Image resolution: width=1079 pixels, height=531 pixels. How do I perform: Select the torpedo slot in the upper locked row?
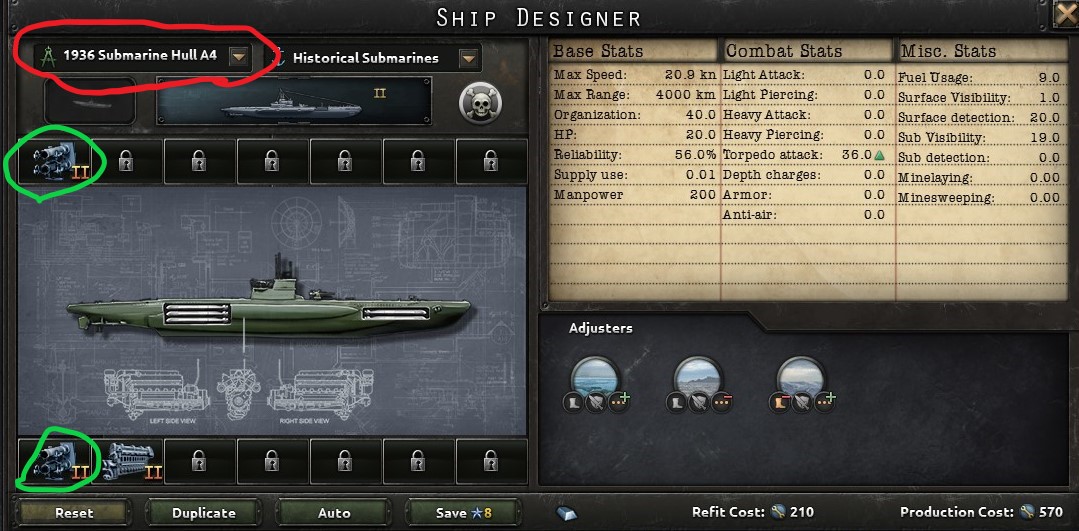pyautogui.click(x=54, y=160)
